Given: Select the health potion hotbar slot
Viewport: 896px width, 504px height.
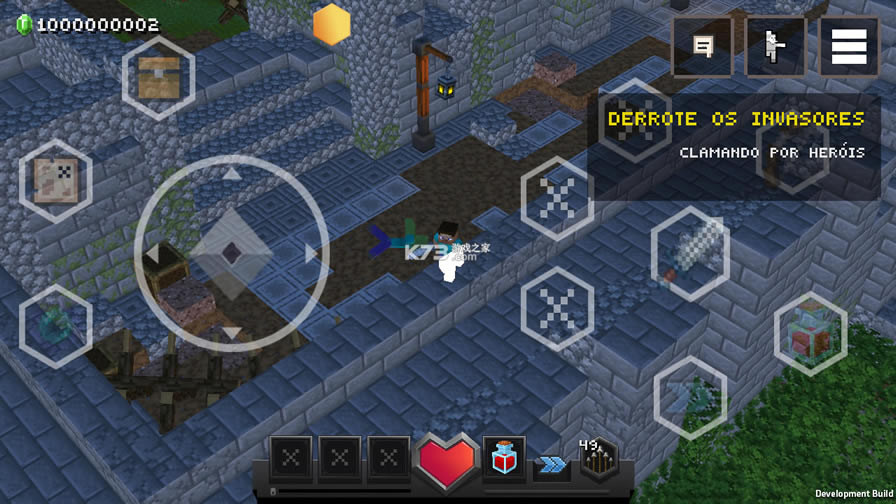Looking at the screenshot, I should click(504, 458).
